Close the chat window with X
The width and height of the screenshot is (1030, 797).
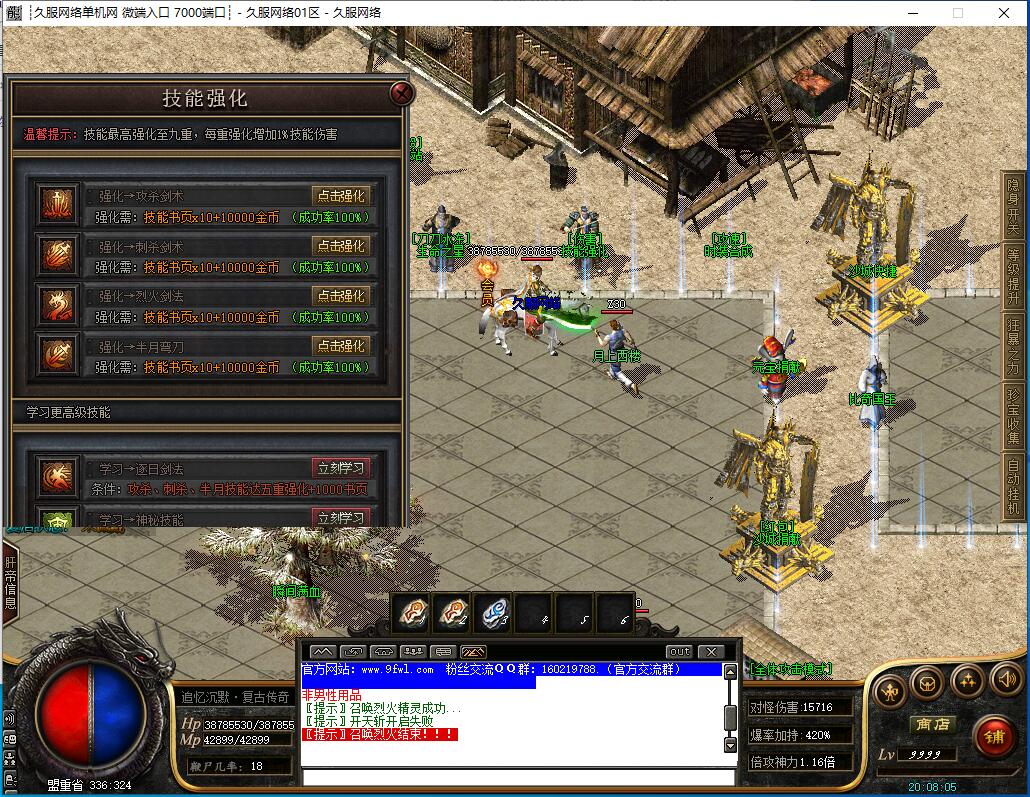click(710, 652)
